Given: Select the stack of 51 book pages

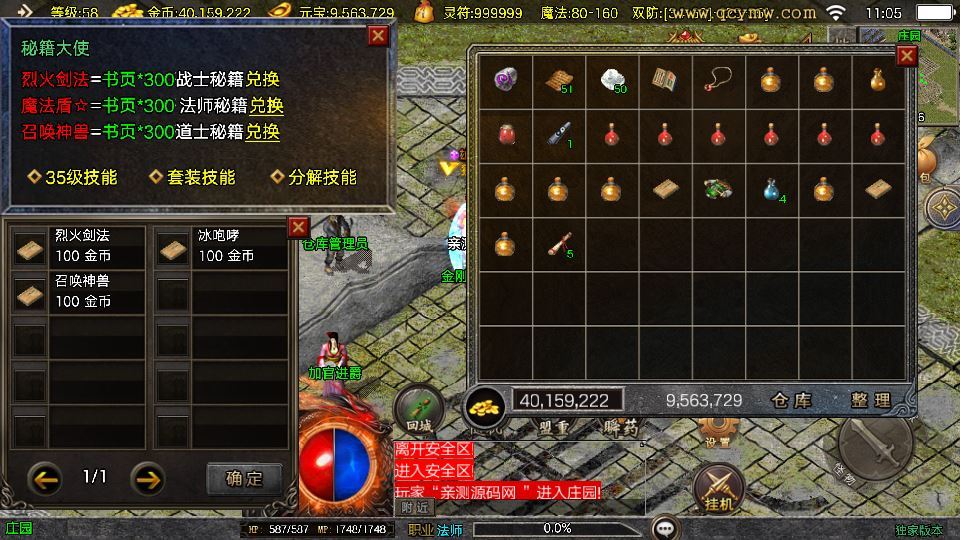Looking at the screenshot, I should [558, 79].
